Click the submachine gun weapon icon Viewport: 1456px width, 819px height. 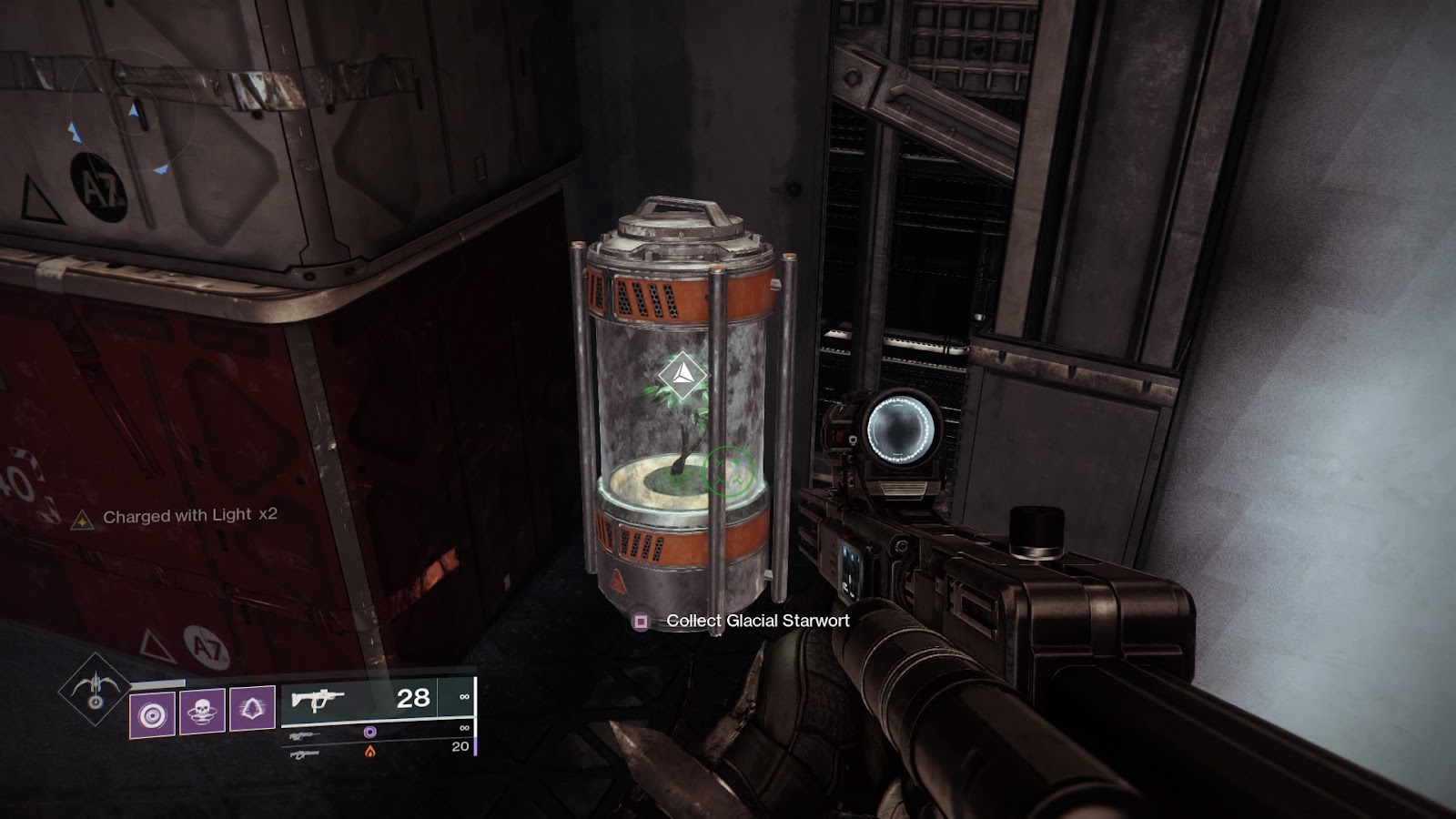[318, 700]
